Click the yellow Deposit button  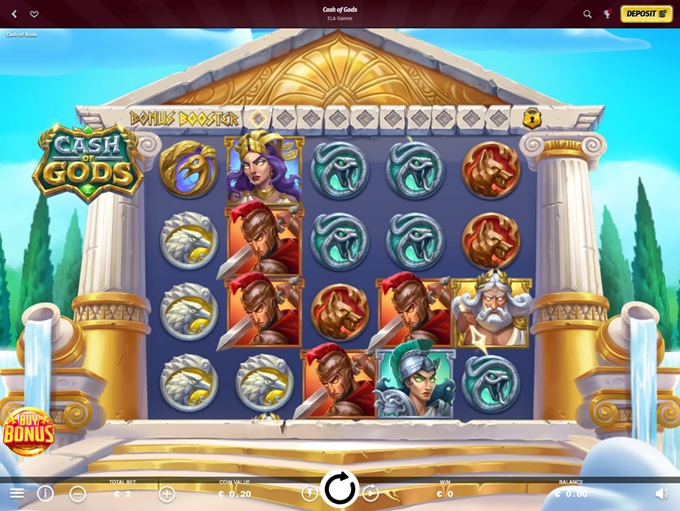646,14
